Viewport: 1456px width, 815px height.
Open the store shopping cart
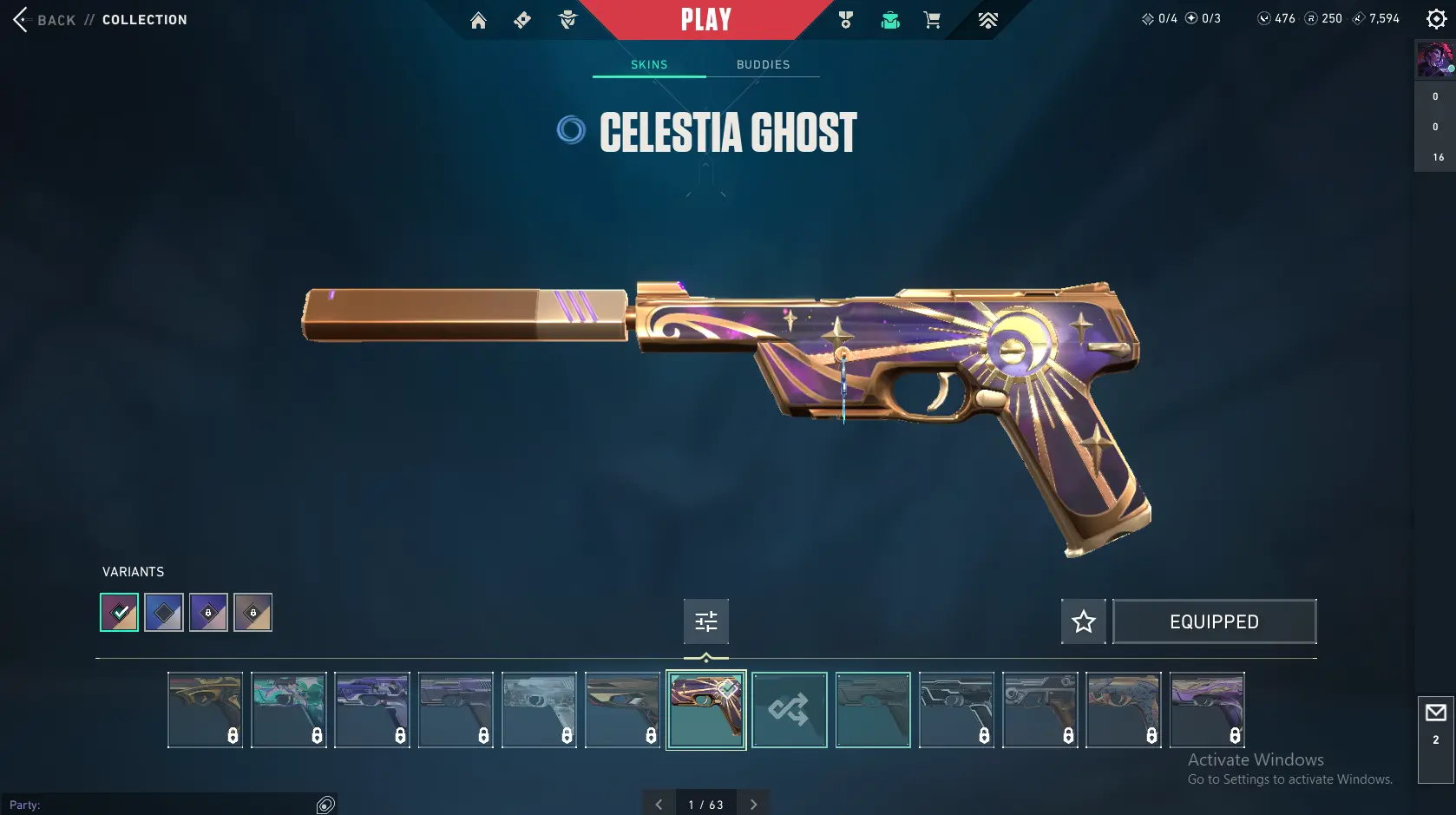click(x=932, y=20)
